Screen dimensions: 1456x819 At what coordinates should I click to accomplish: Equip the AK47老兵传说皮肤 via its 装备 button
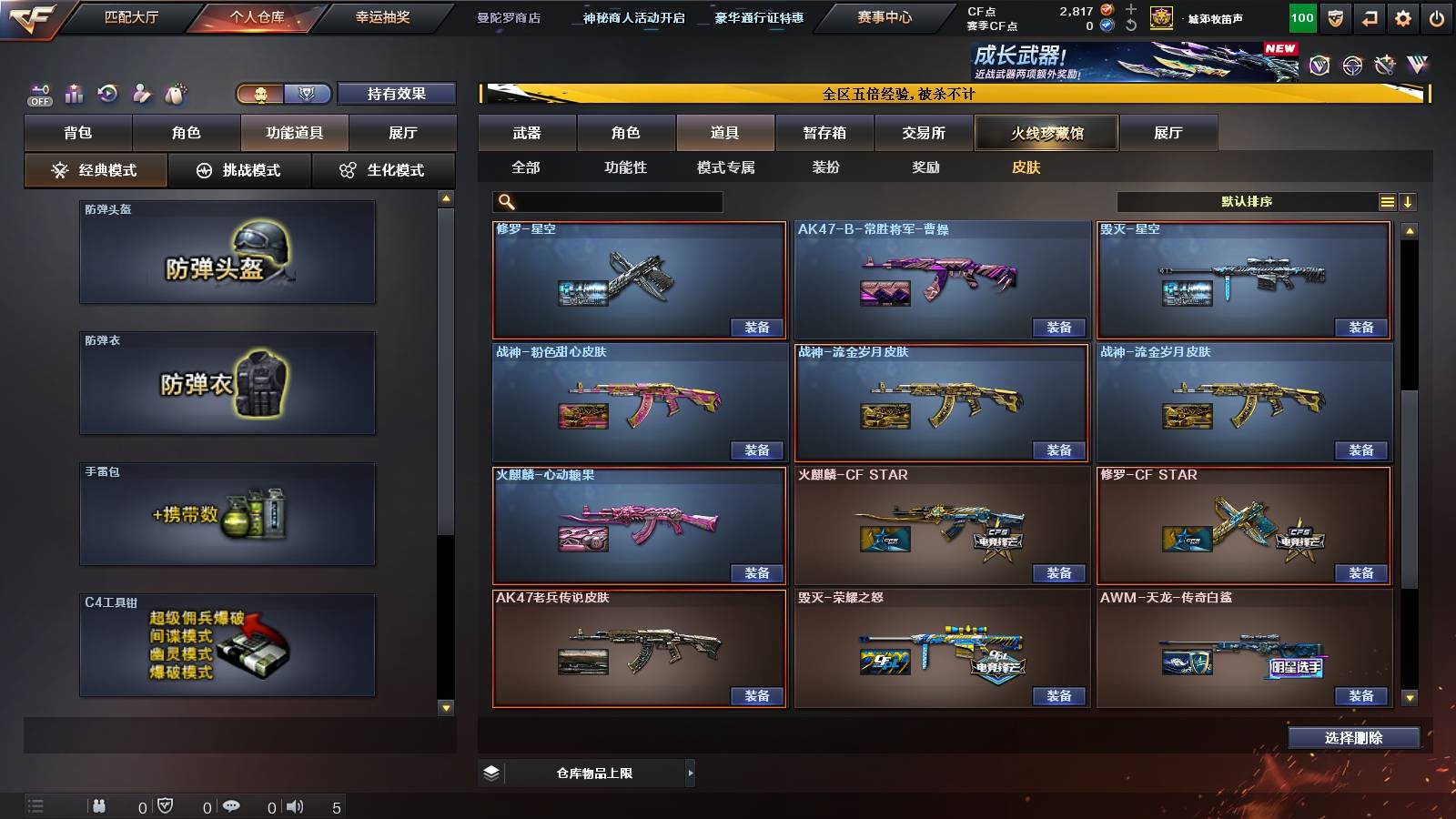(x=756, y=696)
